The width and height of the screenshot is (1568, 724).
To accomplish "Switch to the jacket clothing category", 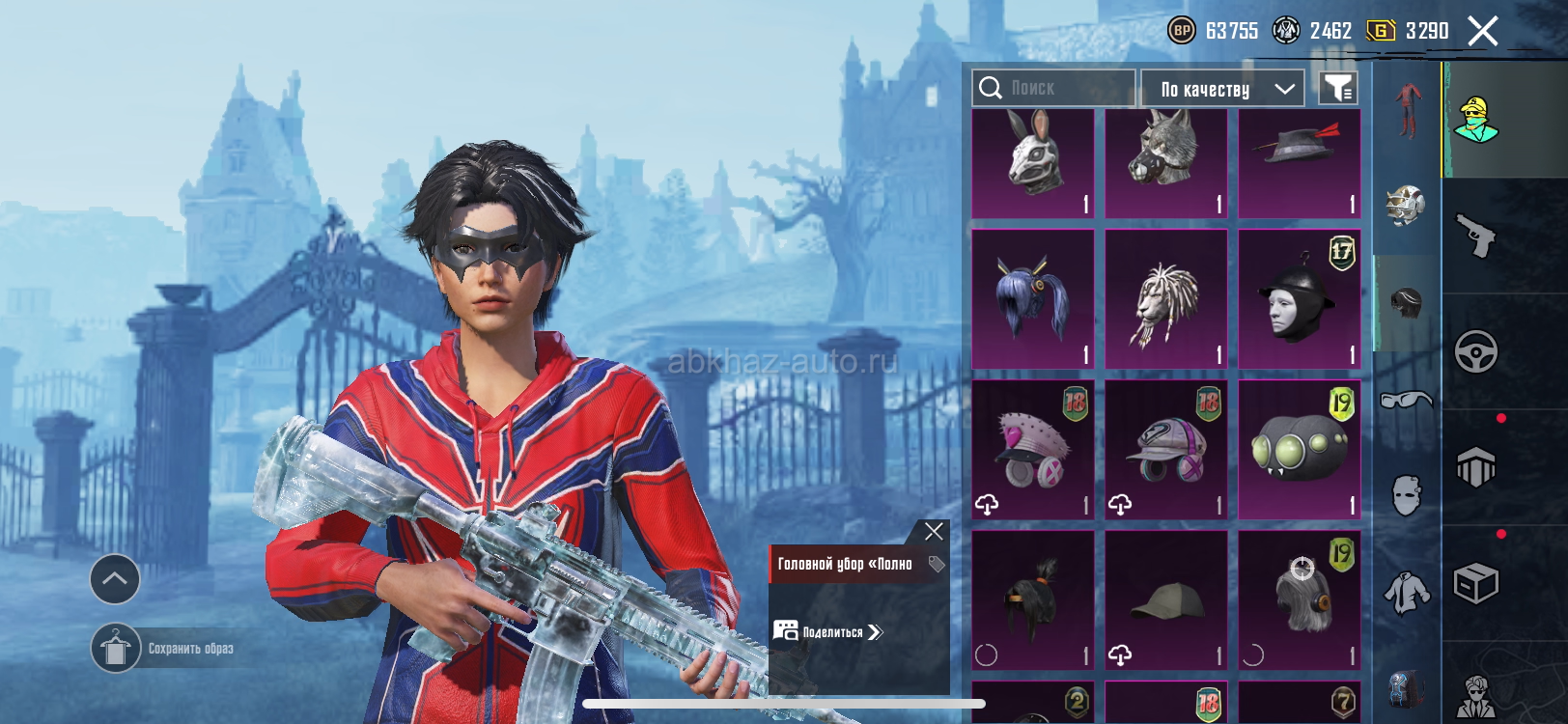I will (x=1407, y=592).
